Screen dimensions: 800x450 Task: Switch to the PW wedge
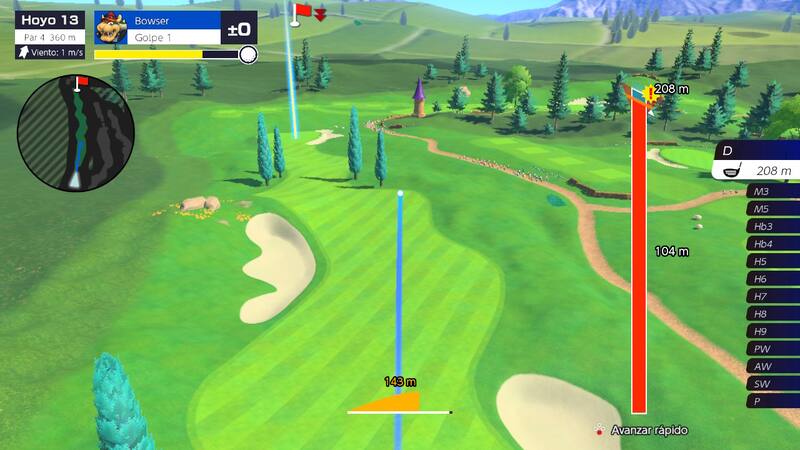772,349
